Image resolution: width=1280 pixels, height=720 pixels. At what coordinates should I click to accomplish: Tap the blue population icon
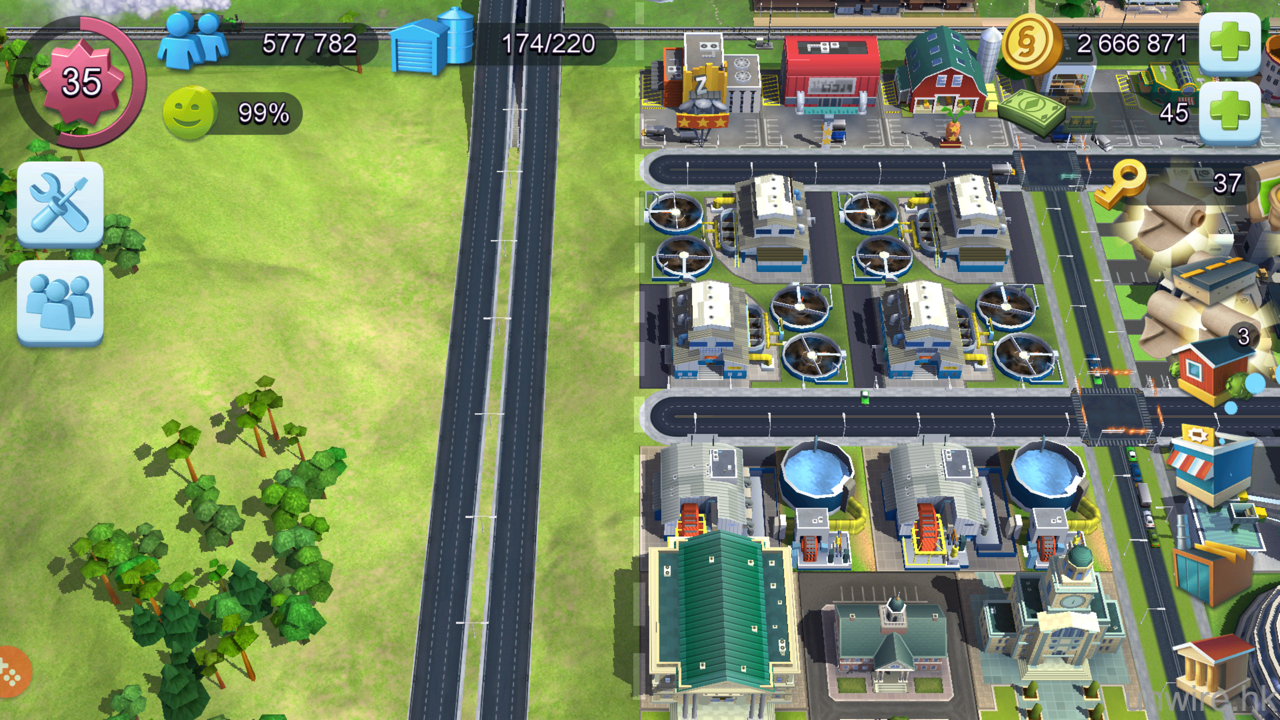pyautogui.click(x=193, y=41)
